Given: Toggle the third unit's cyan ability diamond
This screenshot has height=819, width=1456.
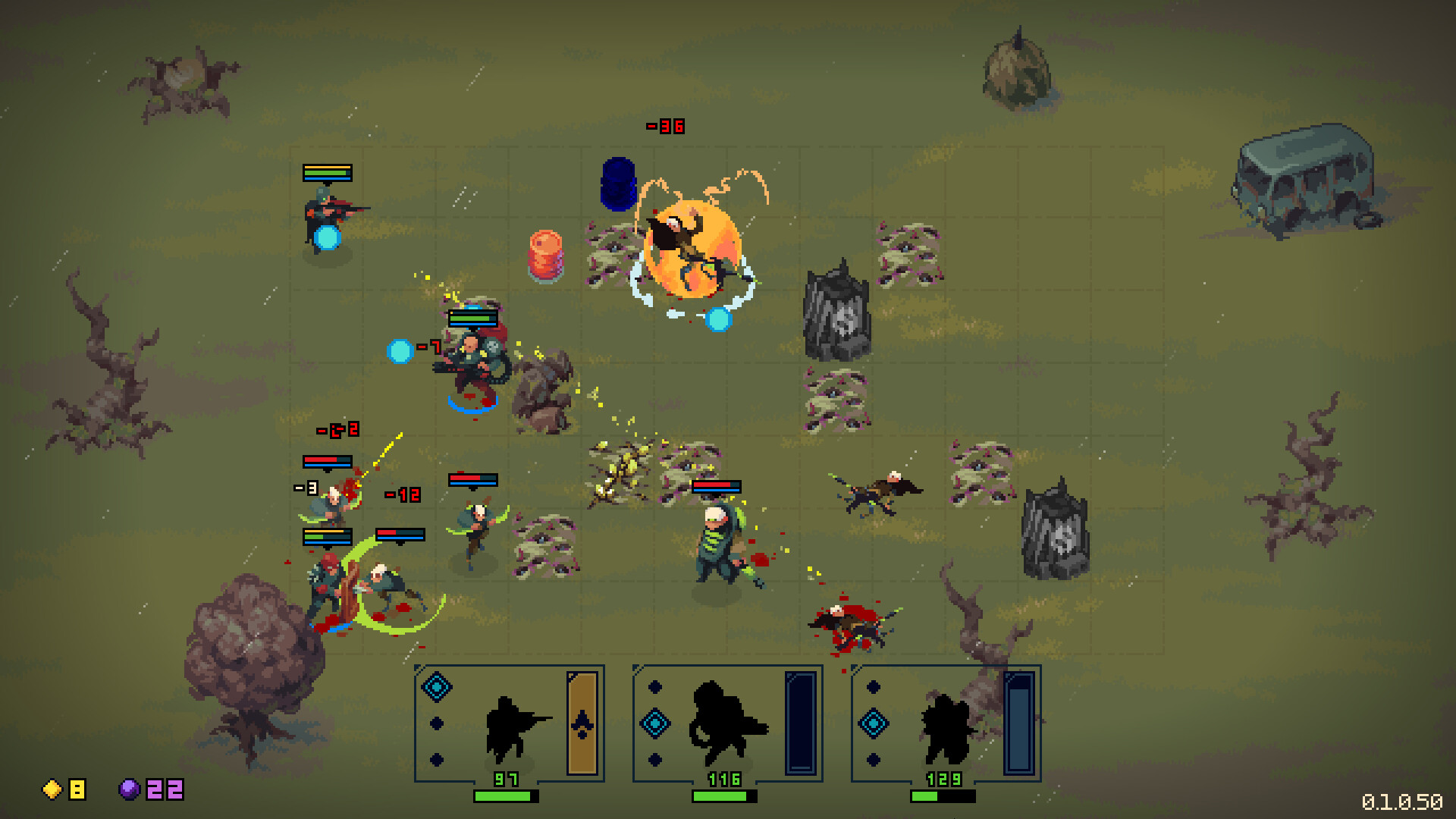Looking at the screenshot, I should tap(874, 724).
